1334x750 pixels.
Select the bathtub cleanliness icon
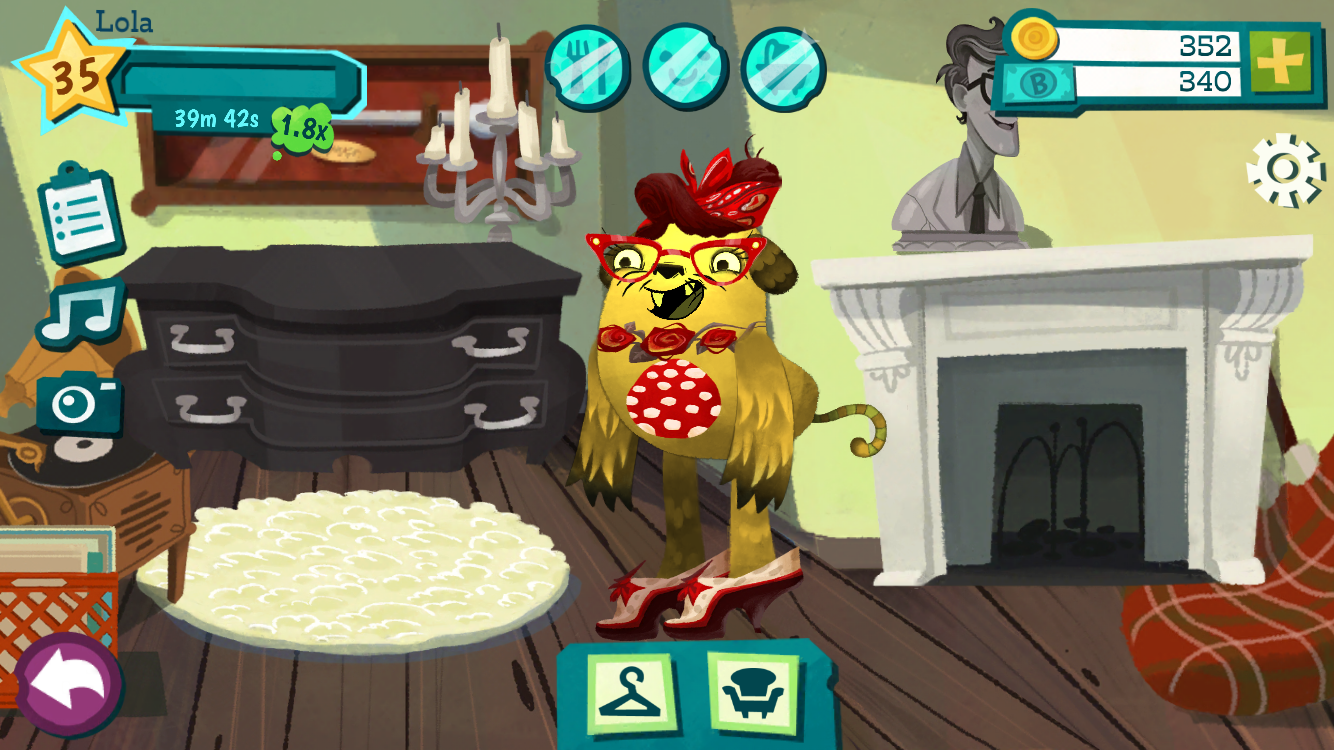783,69
